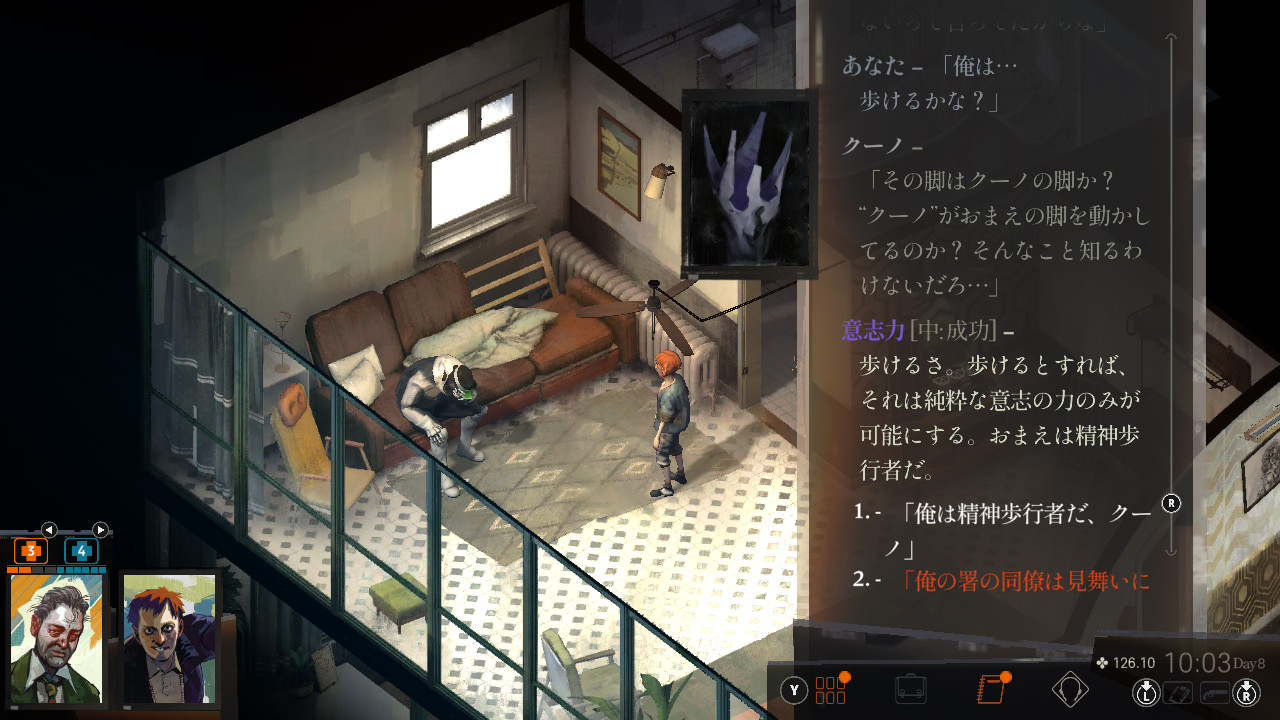Open the thought cabinet head icon
This screenshot has width=1280, height=720.
pos(1070,689)
